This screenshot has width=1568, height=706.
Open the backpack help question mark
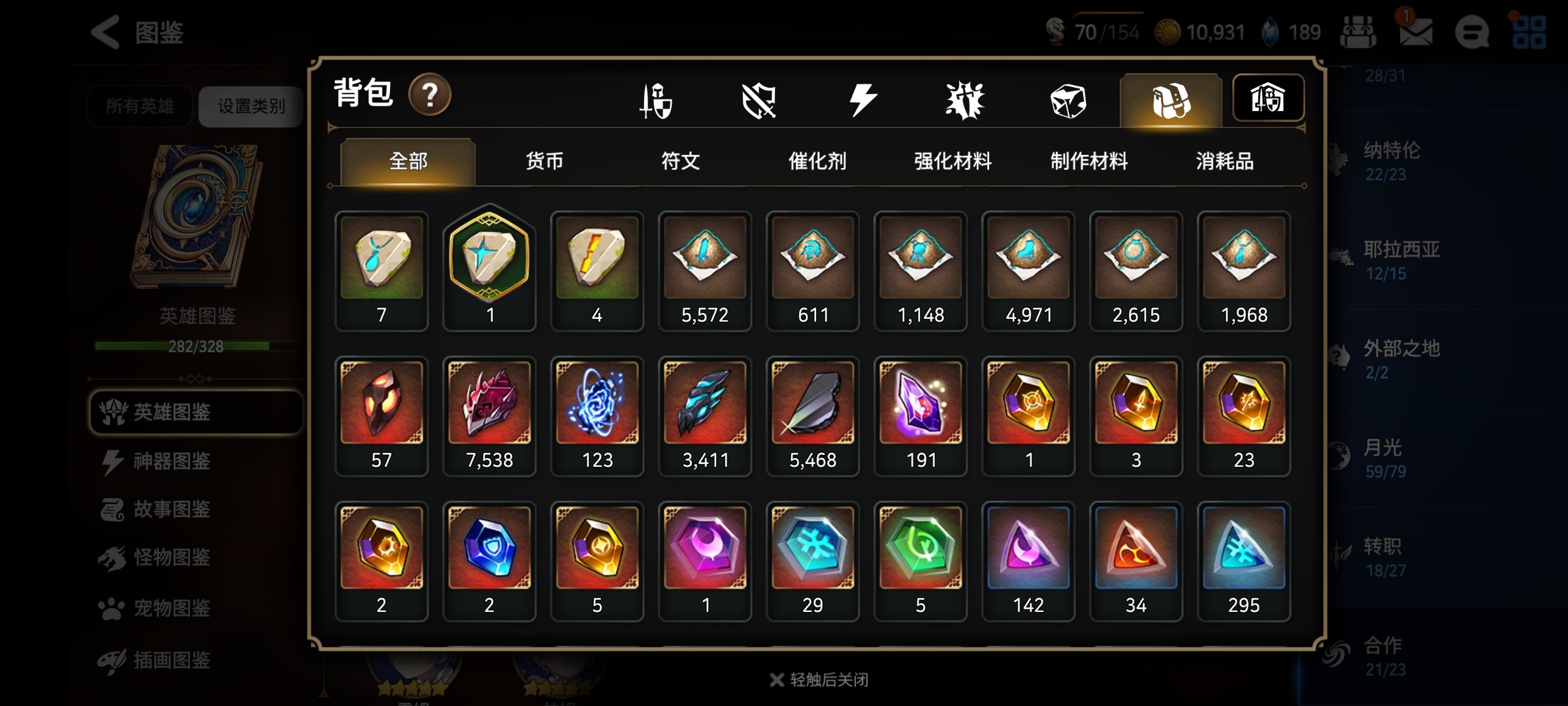[x=429, y=95]
